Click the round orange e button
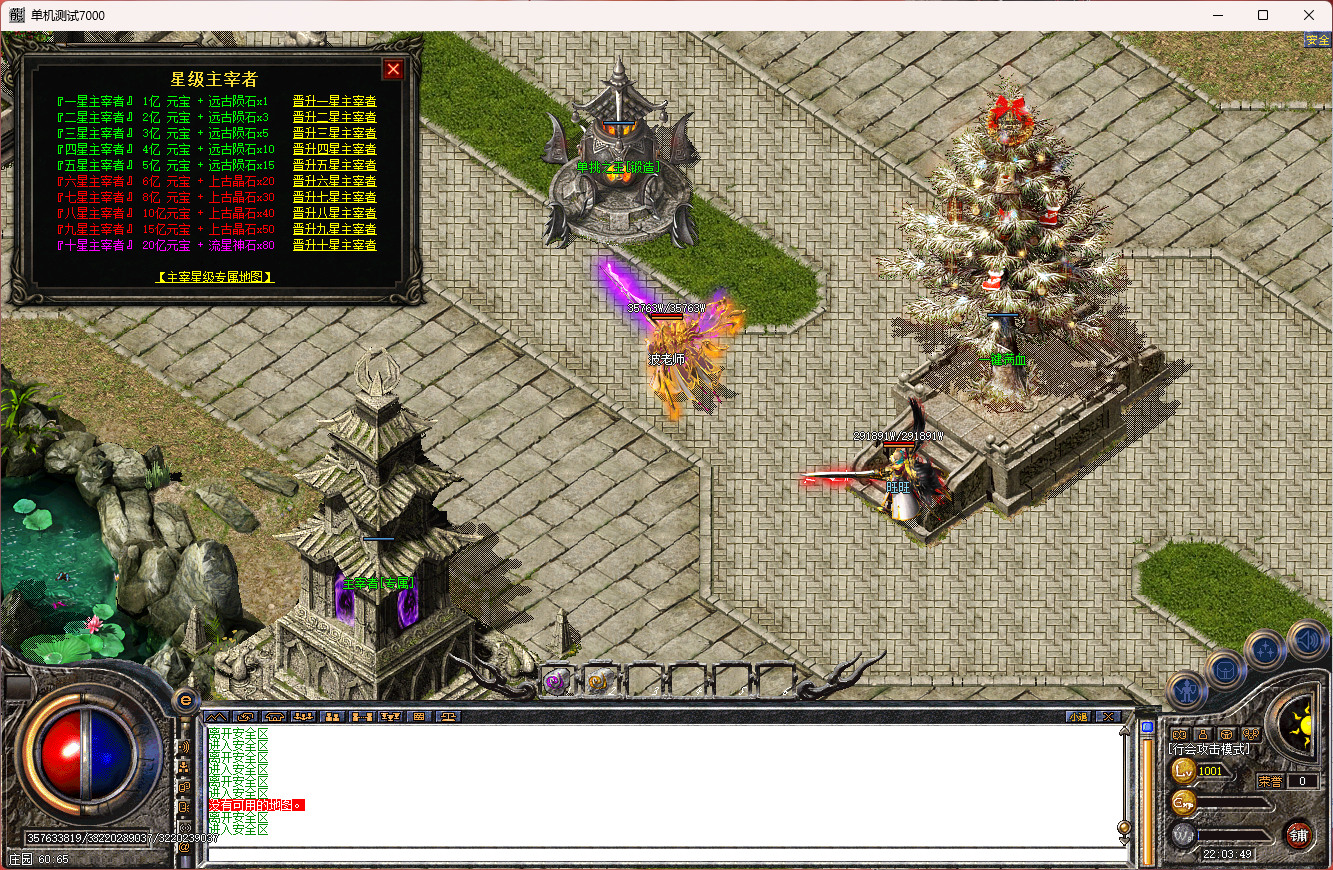The height and width of the screenshot is (870, 1333). coord(183,700)
